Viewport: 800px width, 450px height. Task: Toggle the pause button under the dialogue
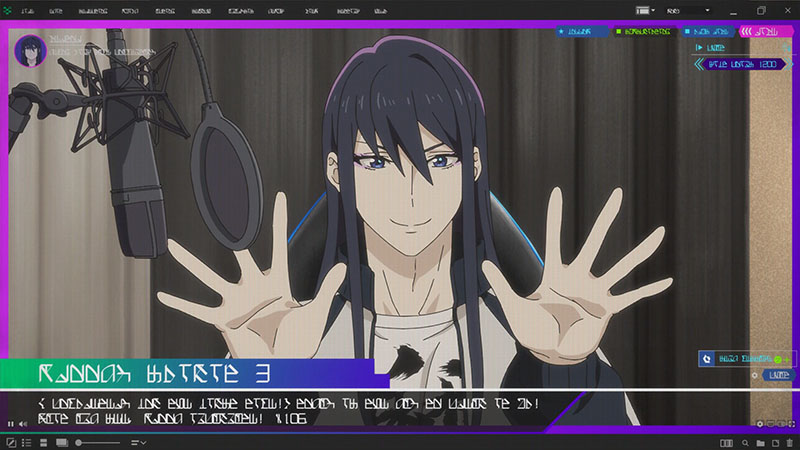click(x=10, y=425)
